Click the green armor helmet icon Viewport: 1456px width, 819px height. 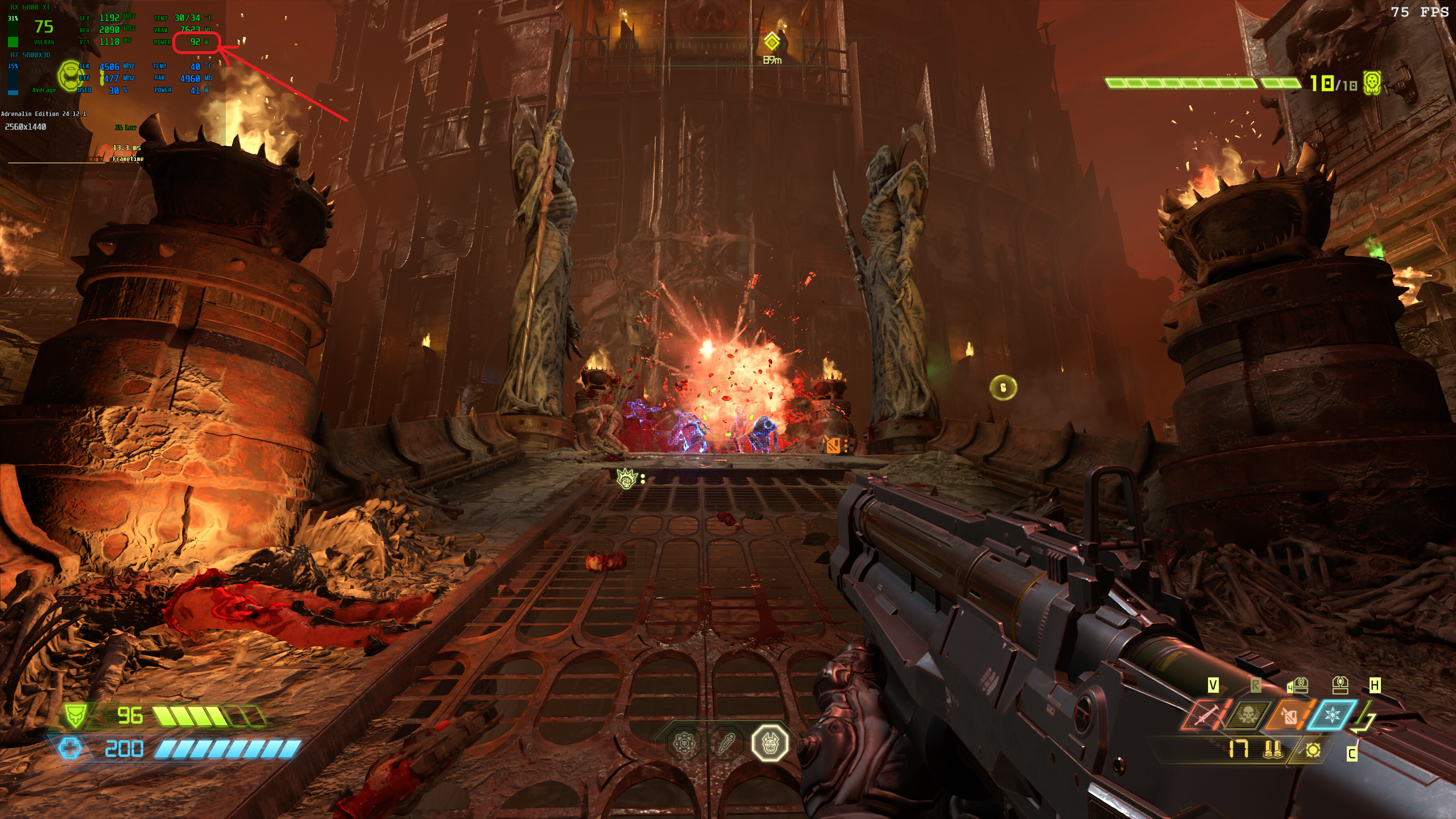(x=76, y=715)
